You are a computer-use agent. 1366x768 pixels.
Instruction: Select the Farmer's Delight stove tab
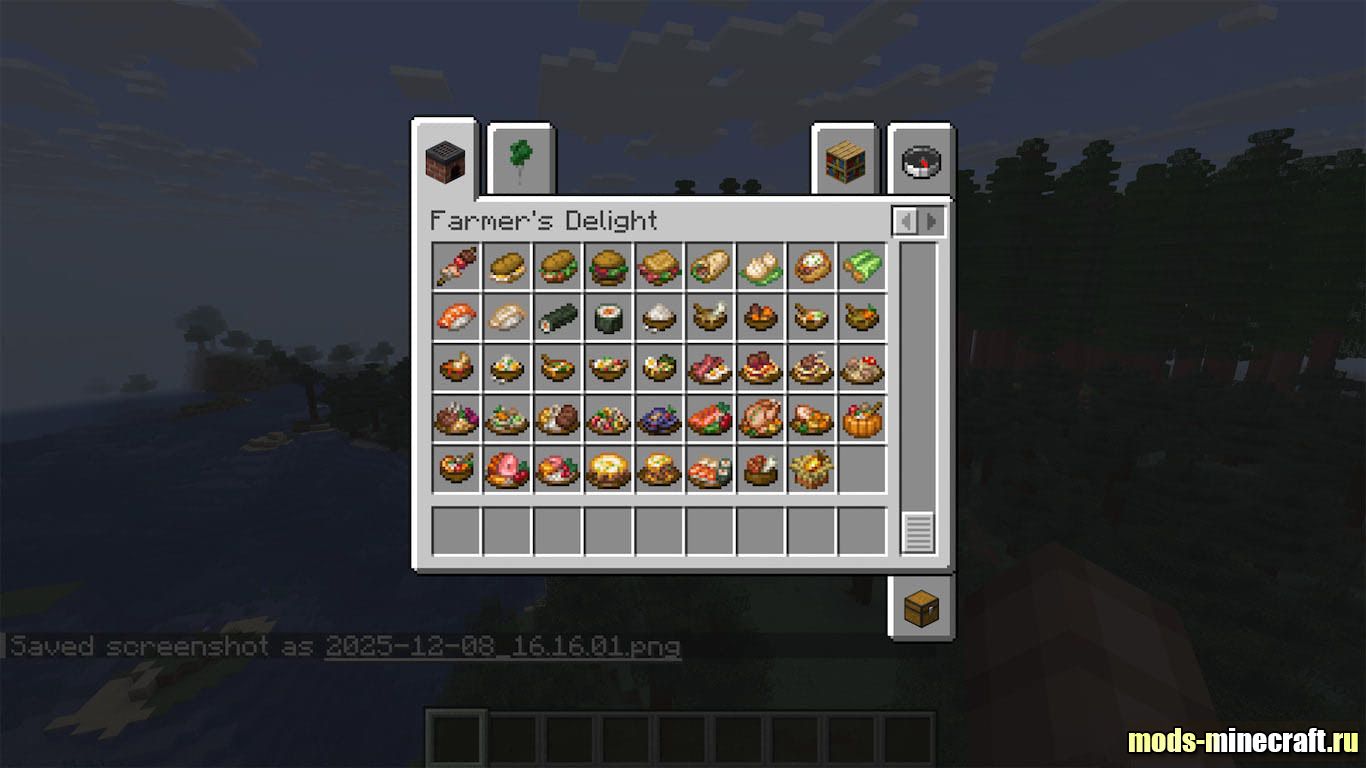(x=444, y=160)
